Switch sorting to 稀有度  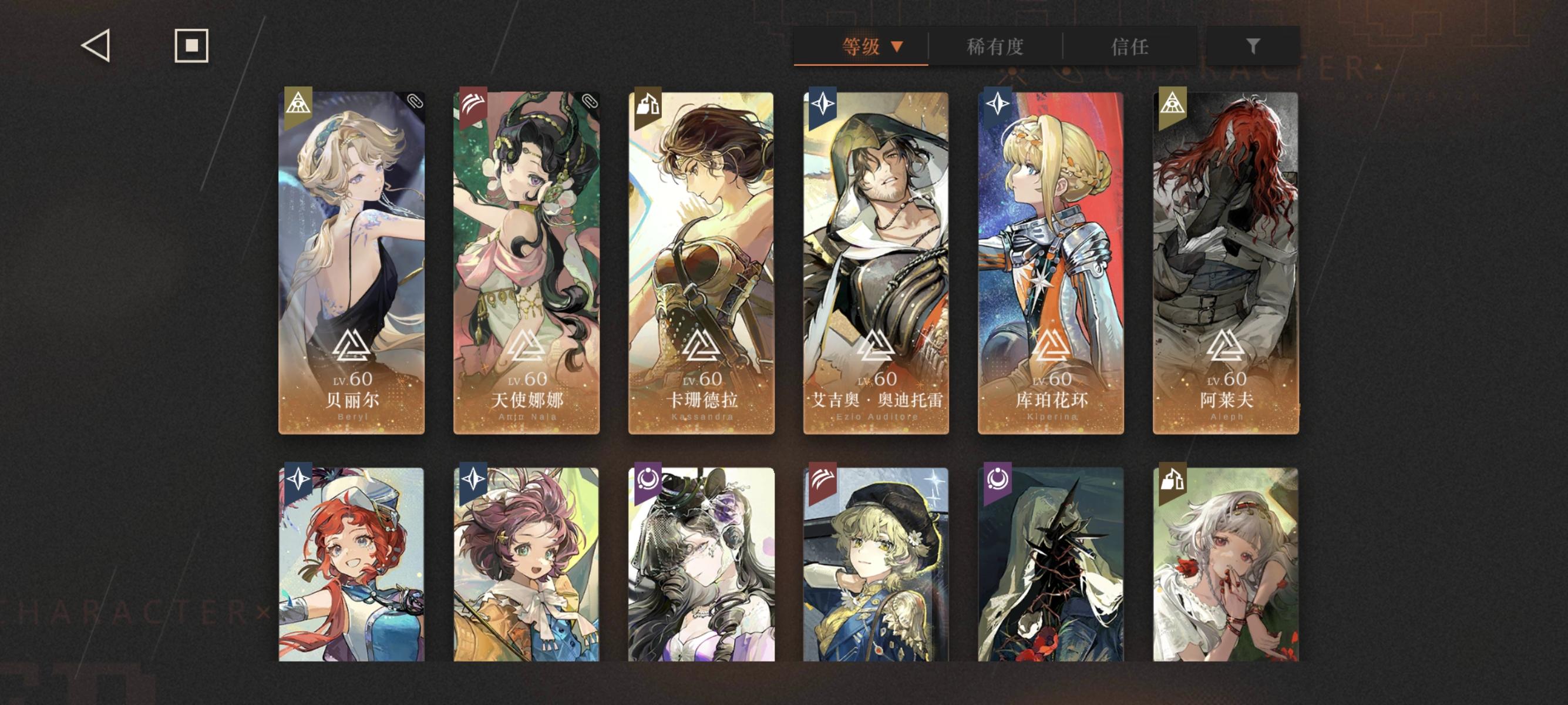[995, 47]
